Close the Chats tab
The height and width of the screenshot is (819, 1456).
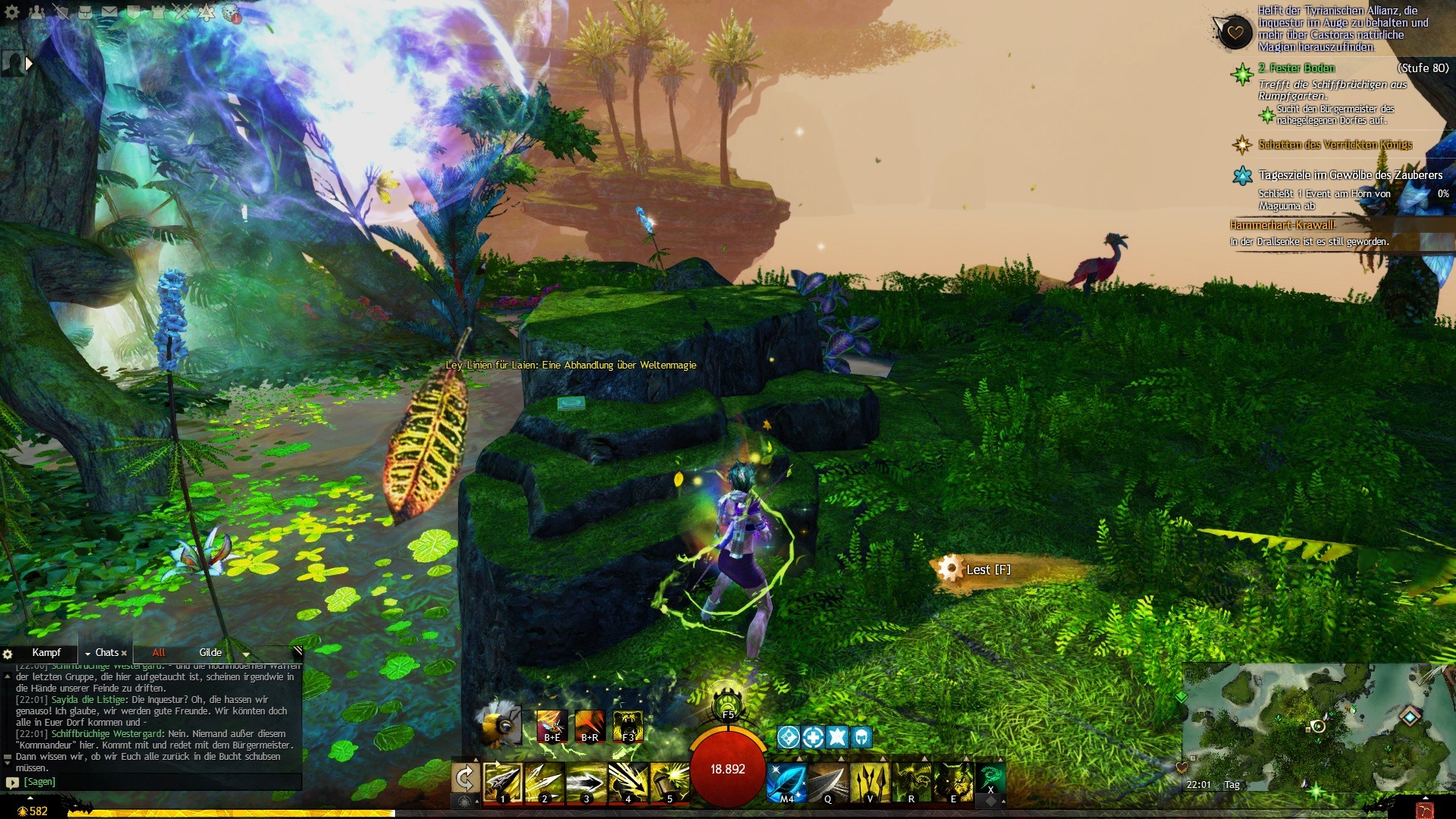pyautogui.click(x=124, y=653)
